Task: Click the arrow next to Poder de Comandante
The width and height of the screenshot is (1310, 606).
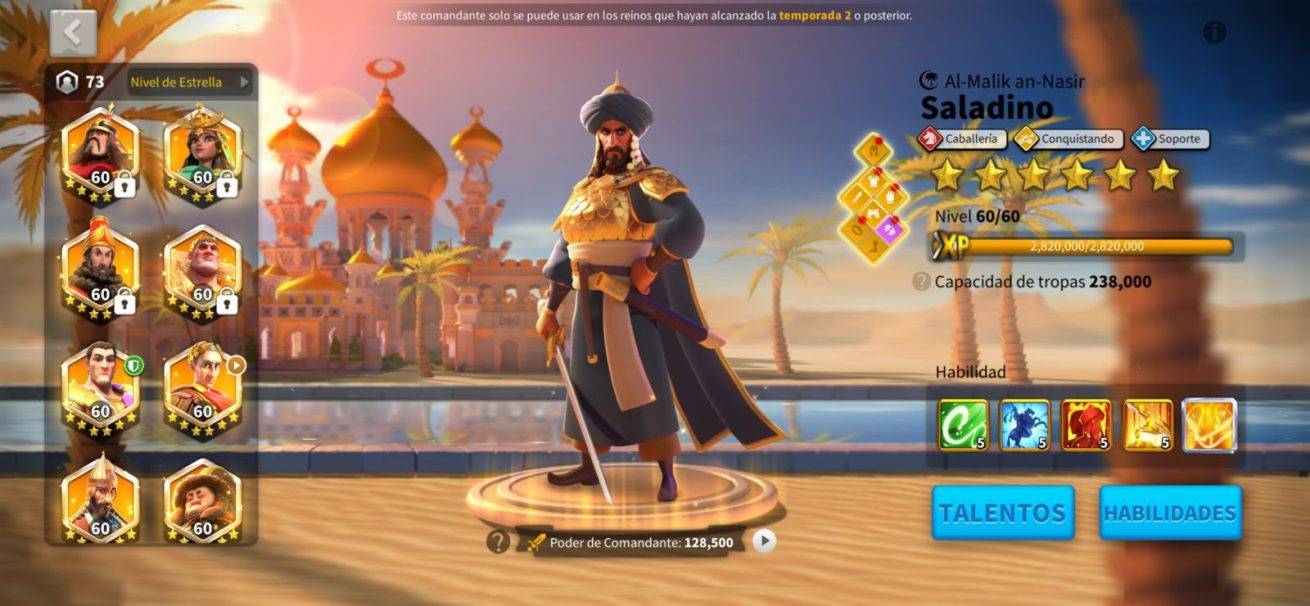Action: coord(764,541)
